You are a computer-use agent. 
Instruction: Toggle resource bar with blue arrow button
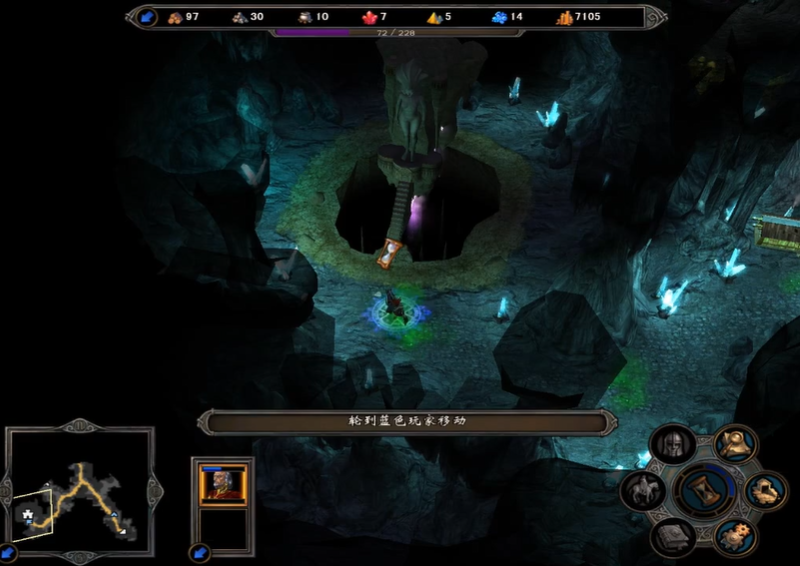[x=147, y=17]
